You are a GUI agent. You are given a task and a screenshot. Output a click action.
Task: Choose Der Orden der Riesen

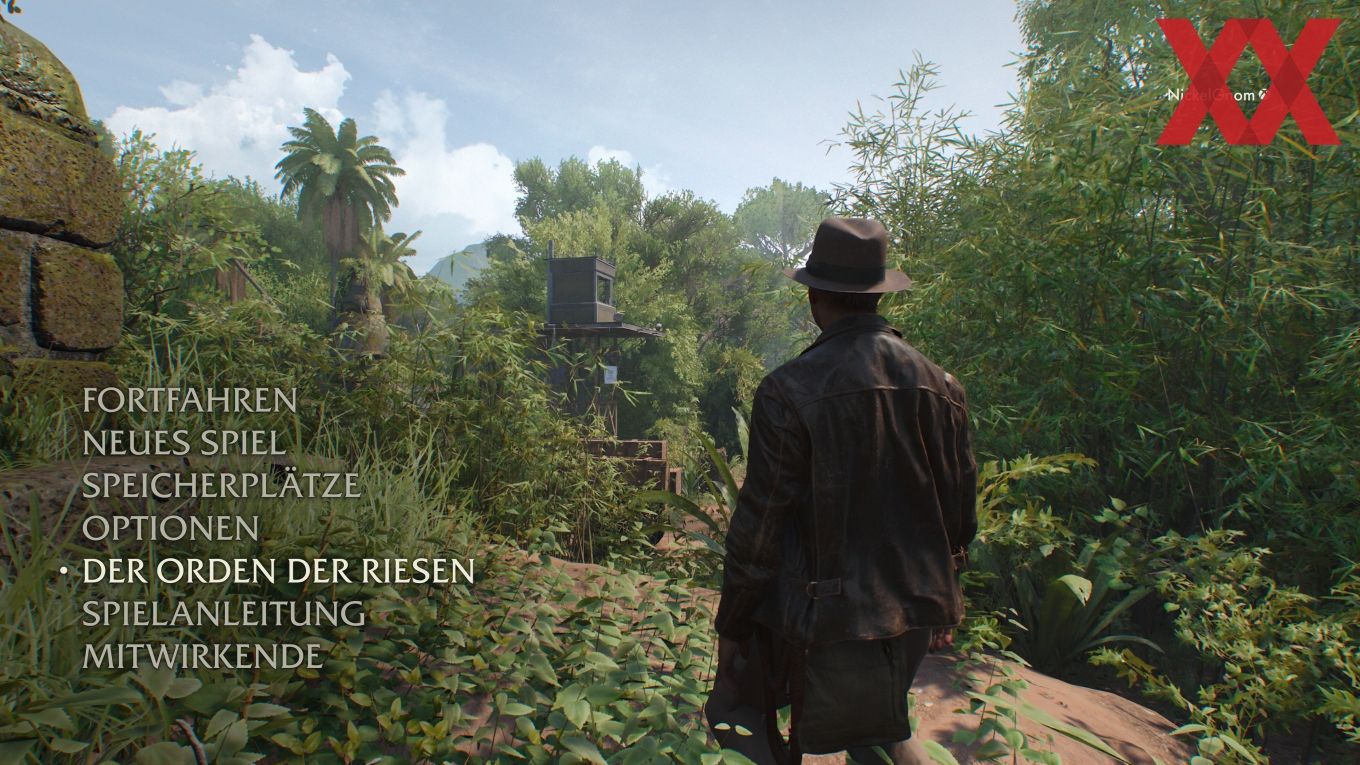coord(278,570)
